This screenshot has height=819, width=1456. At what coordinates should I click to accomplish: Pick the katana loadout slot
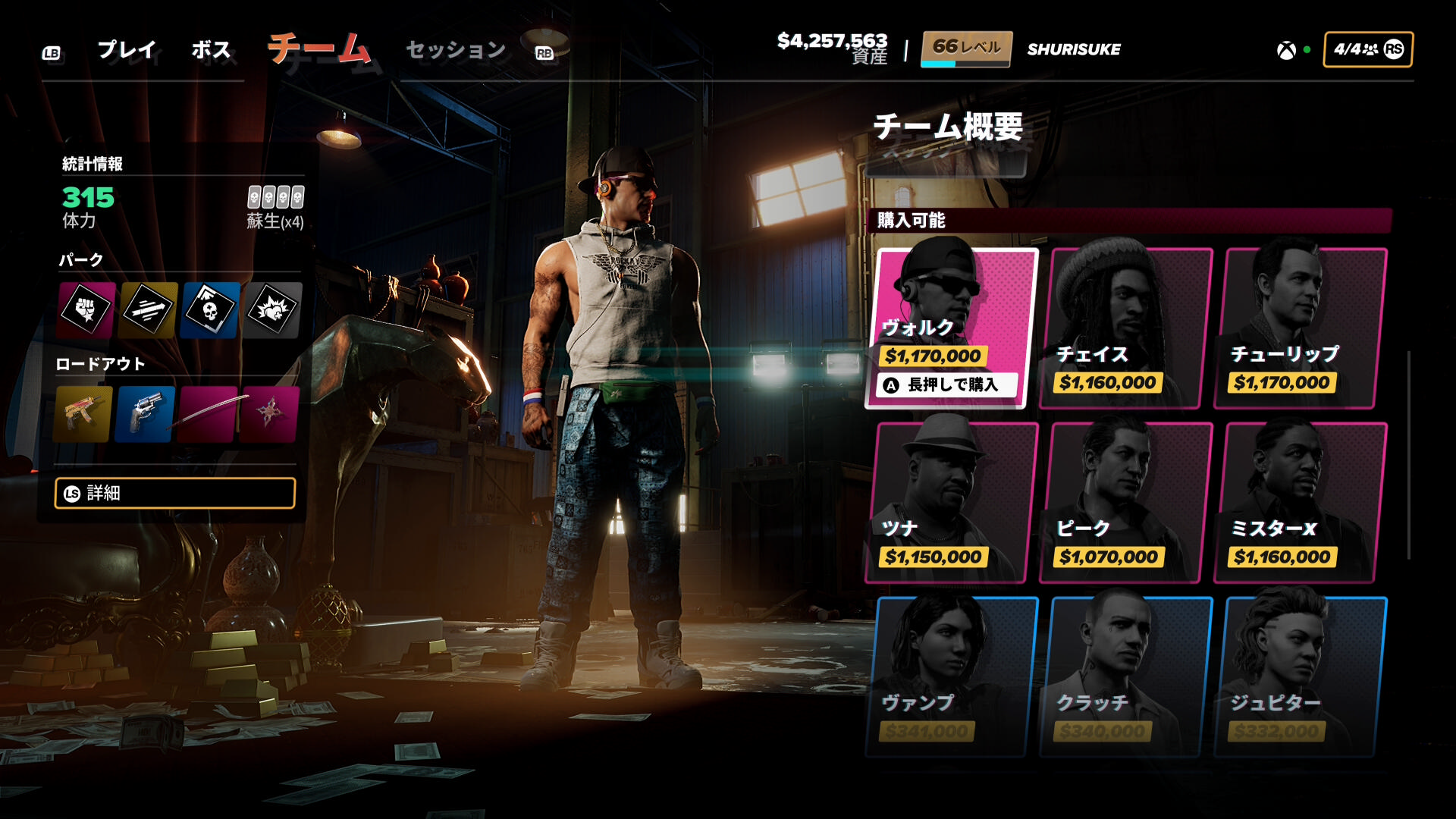click(208, 414)
